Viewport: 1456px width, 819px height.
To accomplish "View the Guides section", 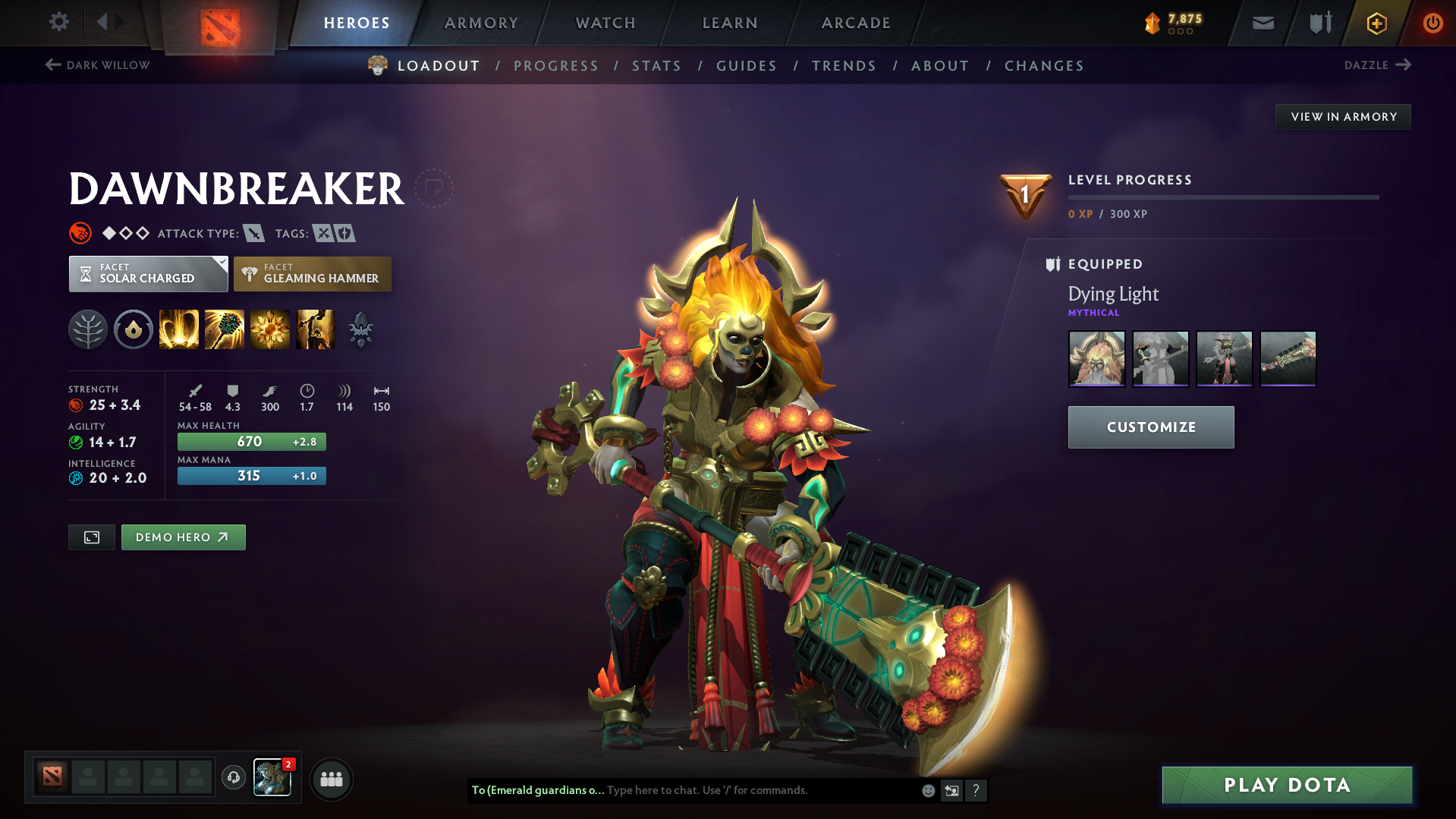I will pos(747,66).
